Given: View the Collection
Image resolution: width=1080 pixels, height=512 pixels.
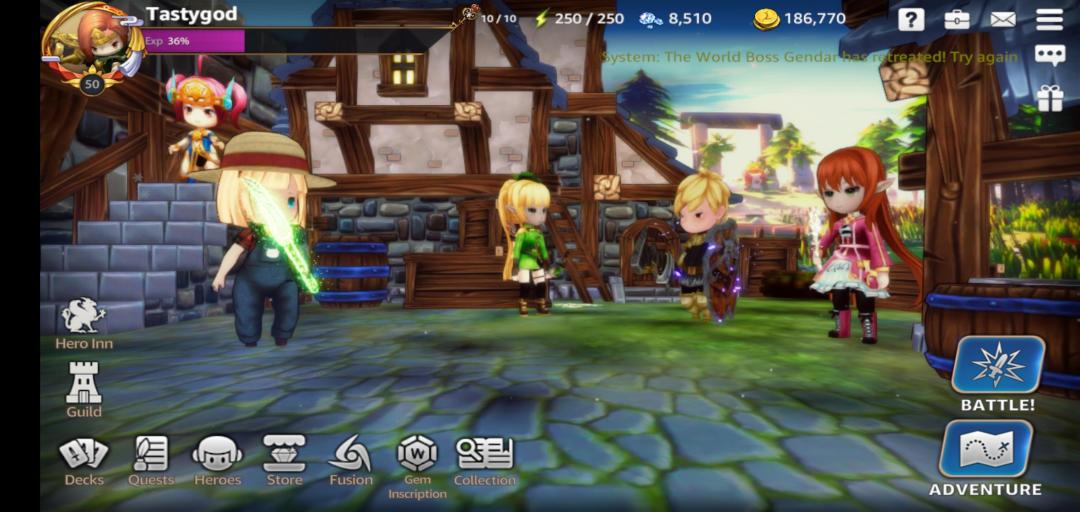Looking at the screenshot, I should click(x=484, y=458).
